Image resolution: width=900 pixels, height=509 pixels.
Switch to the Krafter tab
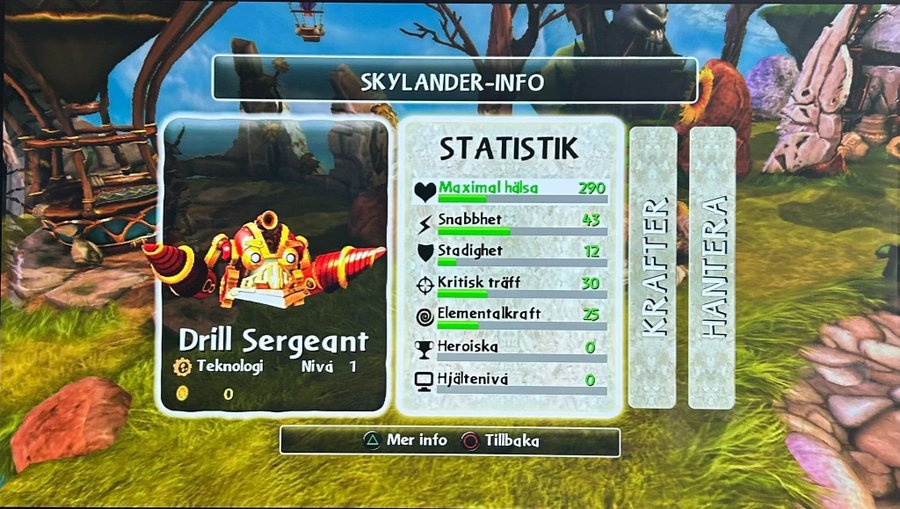[x=655, y=267]
